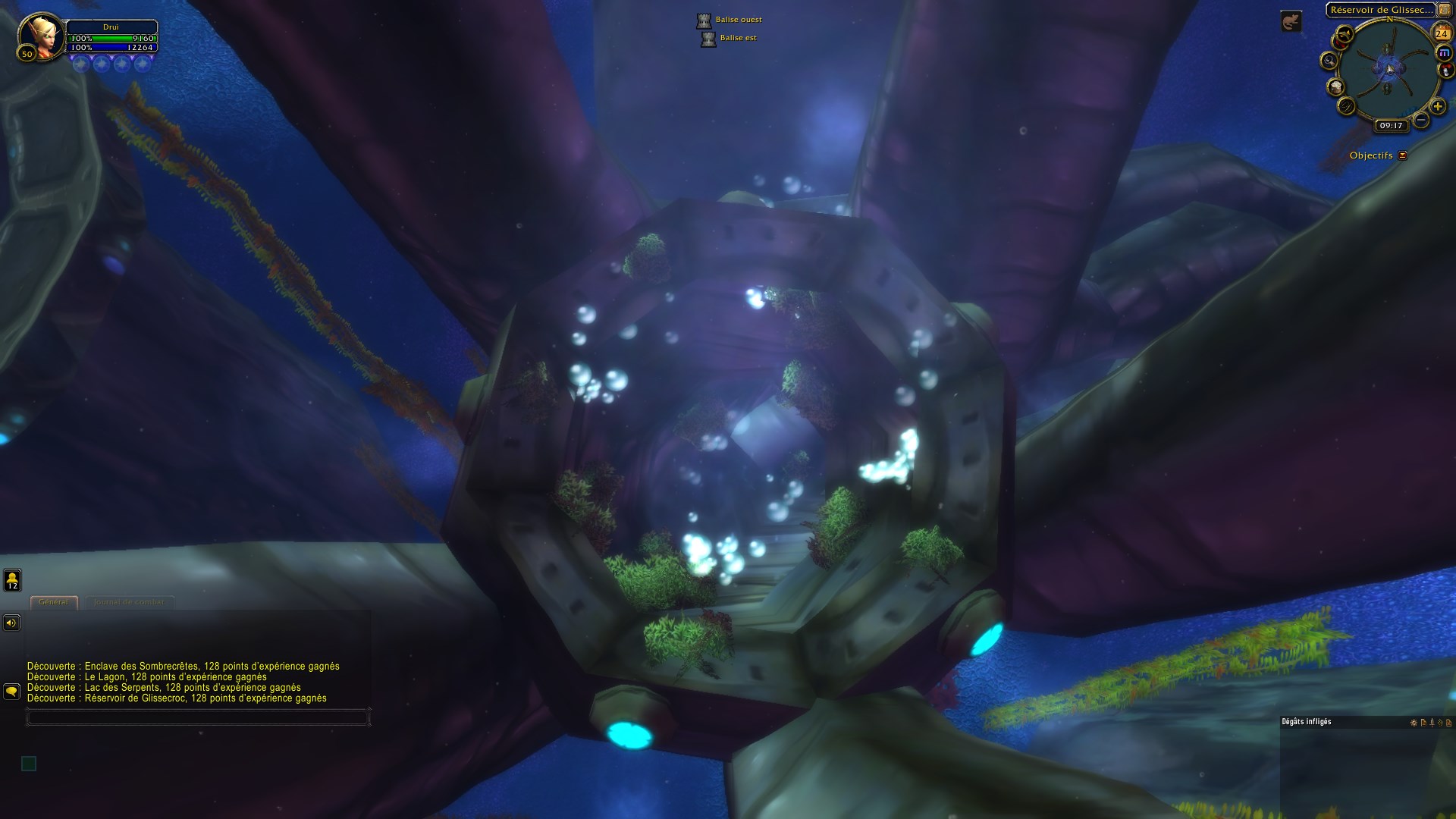Image resolution: width=1456 pixels, height=819 pixels.
Task: Toggle the voice chat speaker button
Action: (11, 623)
